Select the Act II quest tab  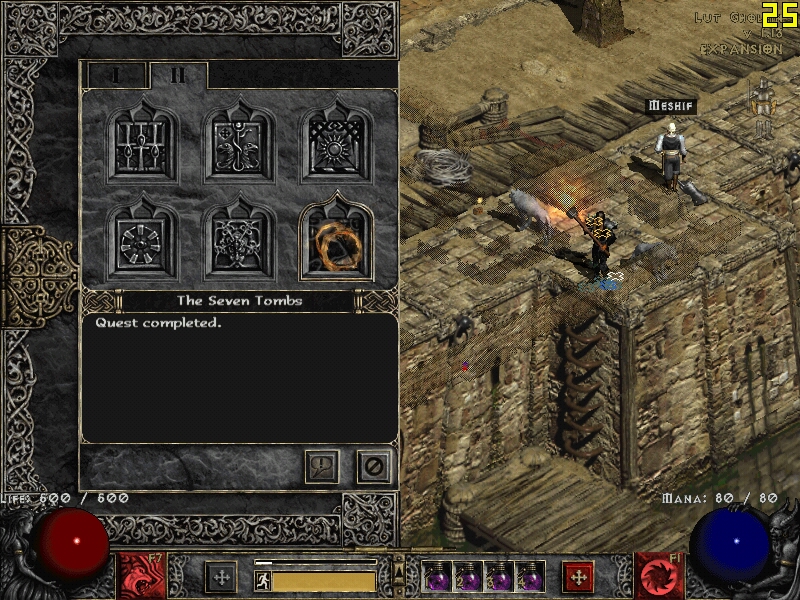pyautogui.click(x=177, y=76)
